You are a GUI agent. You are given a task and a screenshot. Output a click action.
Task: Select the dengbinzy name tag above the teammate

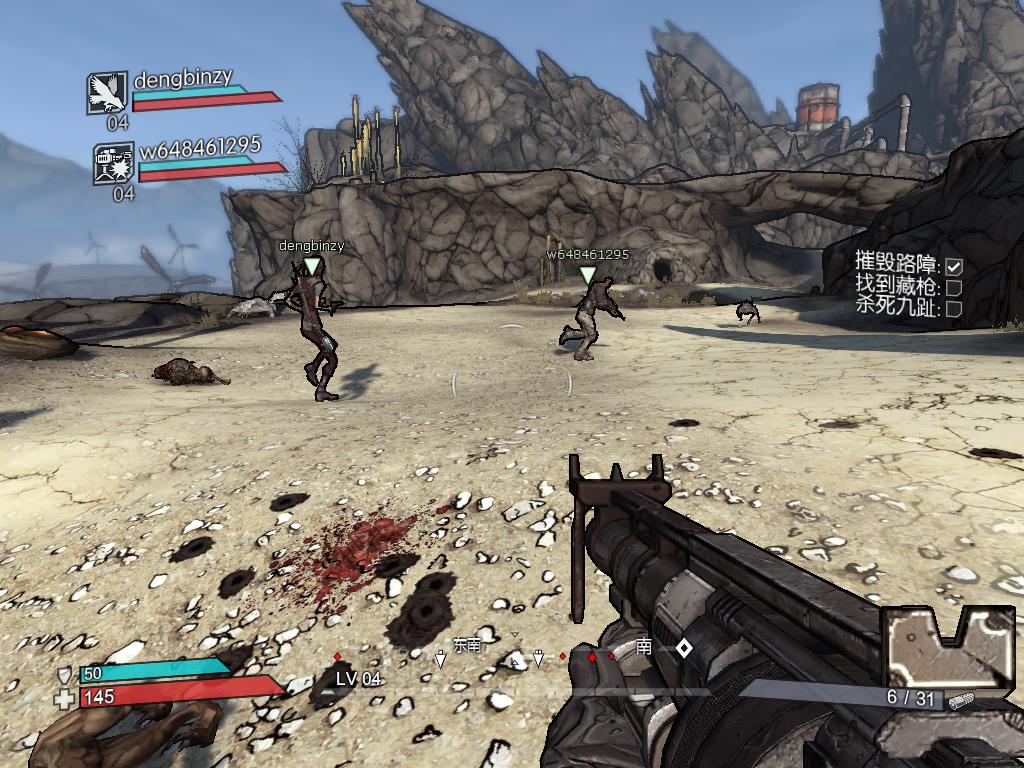tap(311, 246)
